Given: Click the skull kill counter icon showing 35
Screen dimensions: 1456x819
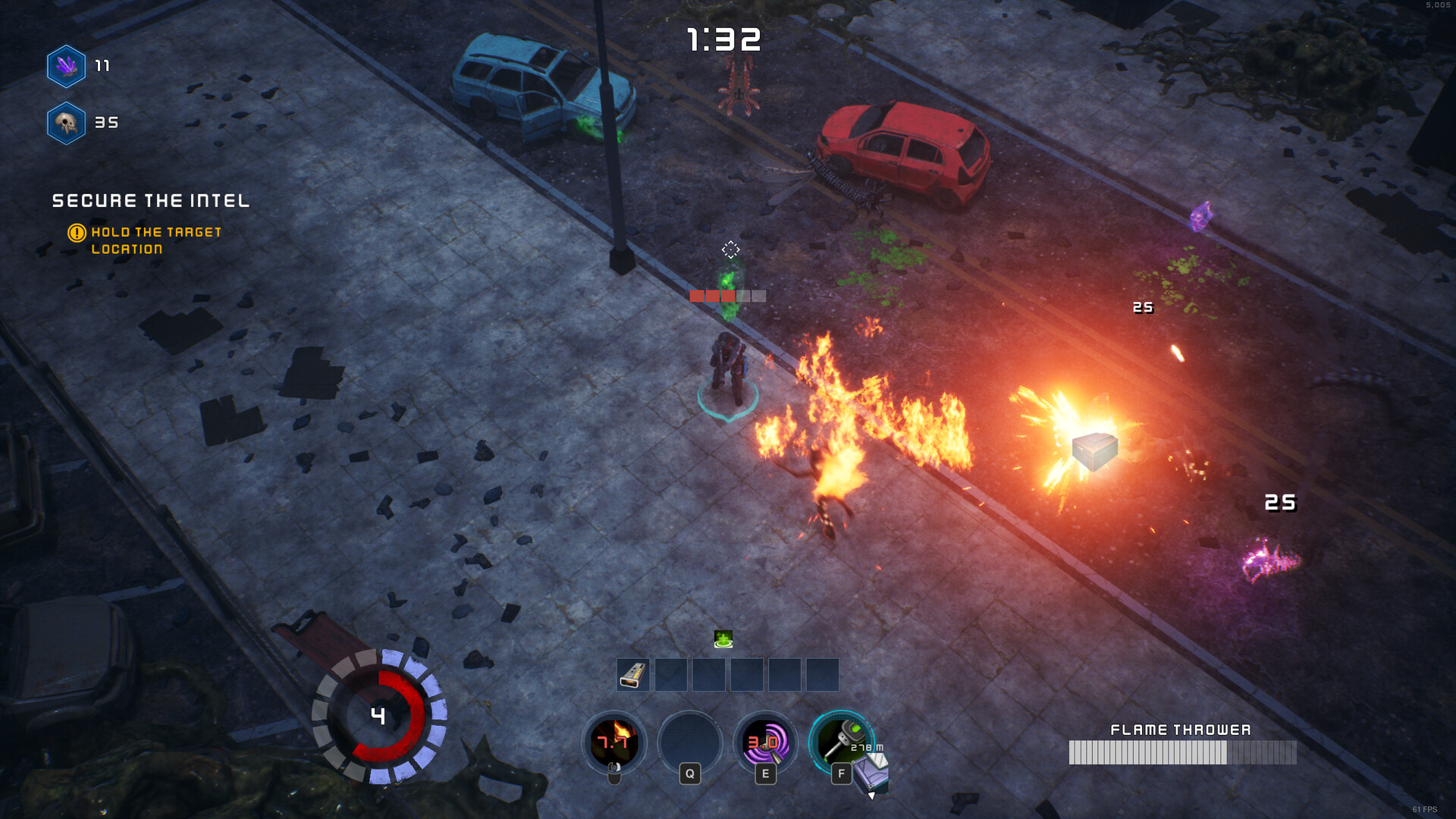Looking at the screenshot, I should pos(65,121).
